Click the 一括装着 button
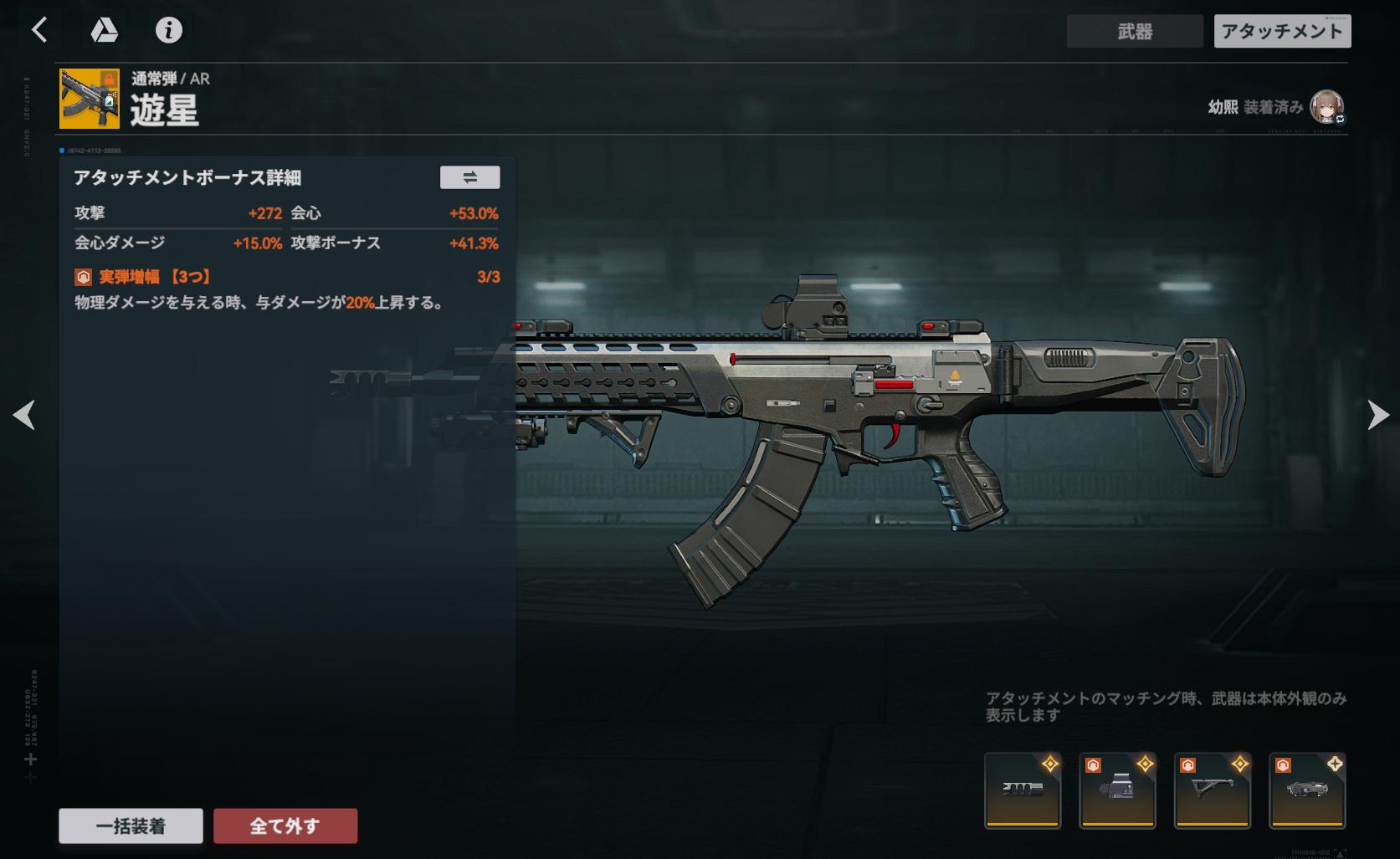 tap(131, 826)
